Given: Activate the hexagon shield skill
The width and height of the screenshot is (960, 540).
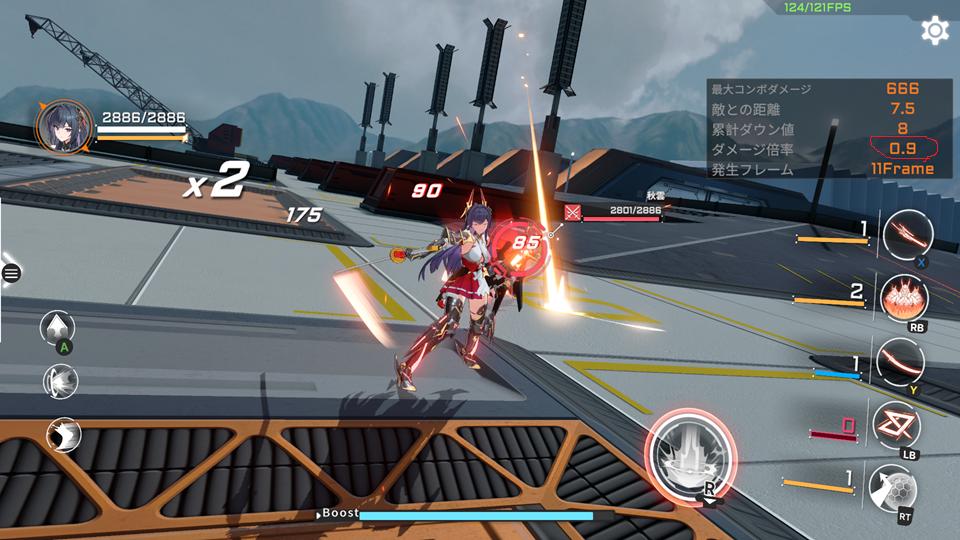Looking at the screenshot, I should click(x=892, y=488).
